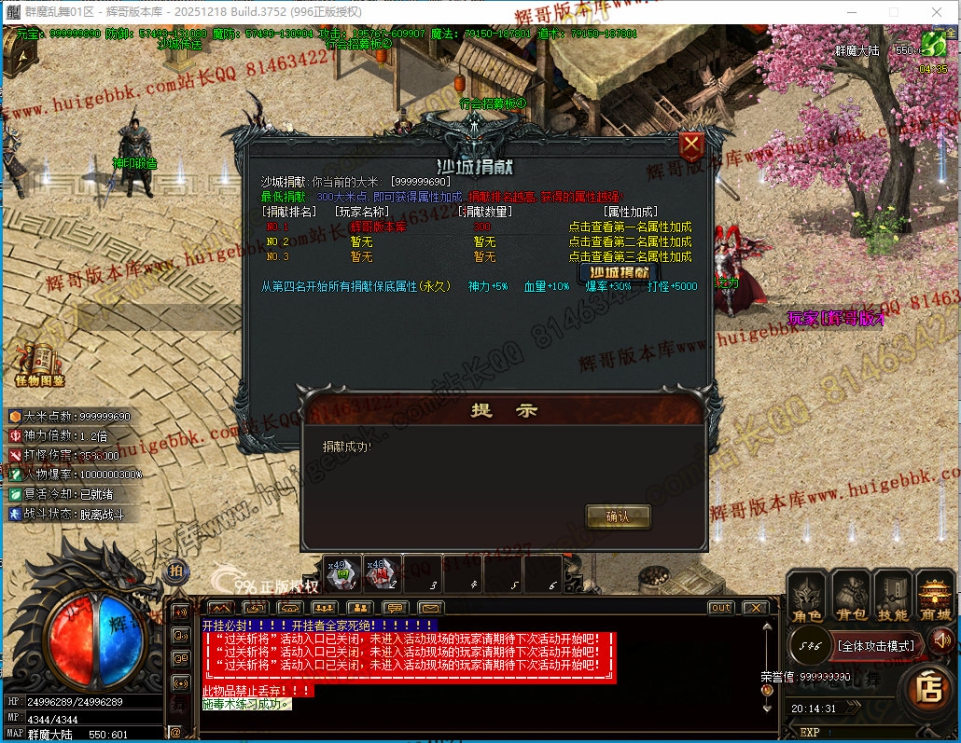961x743 pixels.
Task: Toggle the sound speaker icon
Action: pos(940,640)
